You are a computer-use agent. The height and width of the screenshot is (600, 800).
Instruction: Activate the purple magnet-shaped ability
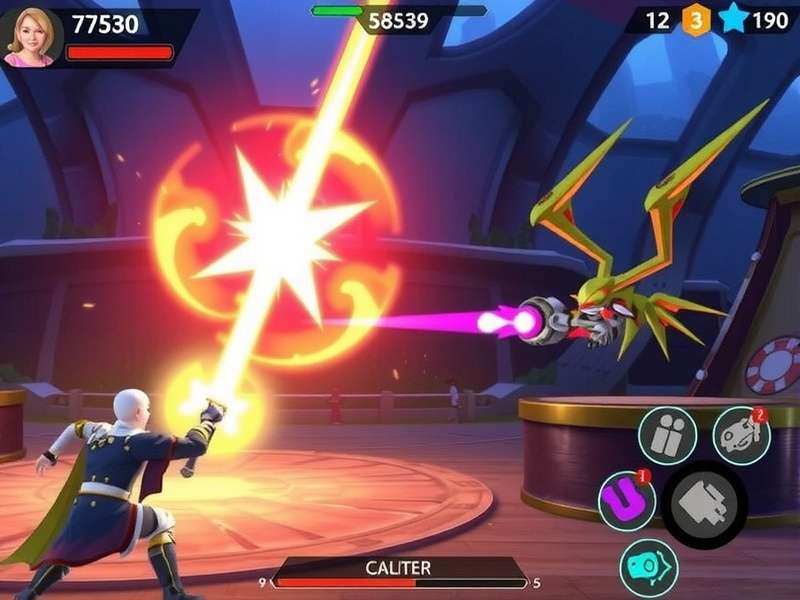(627, 500)
